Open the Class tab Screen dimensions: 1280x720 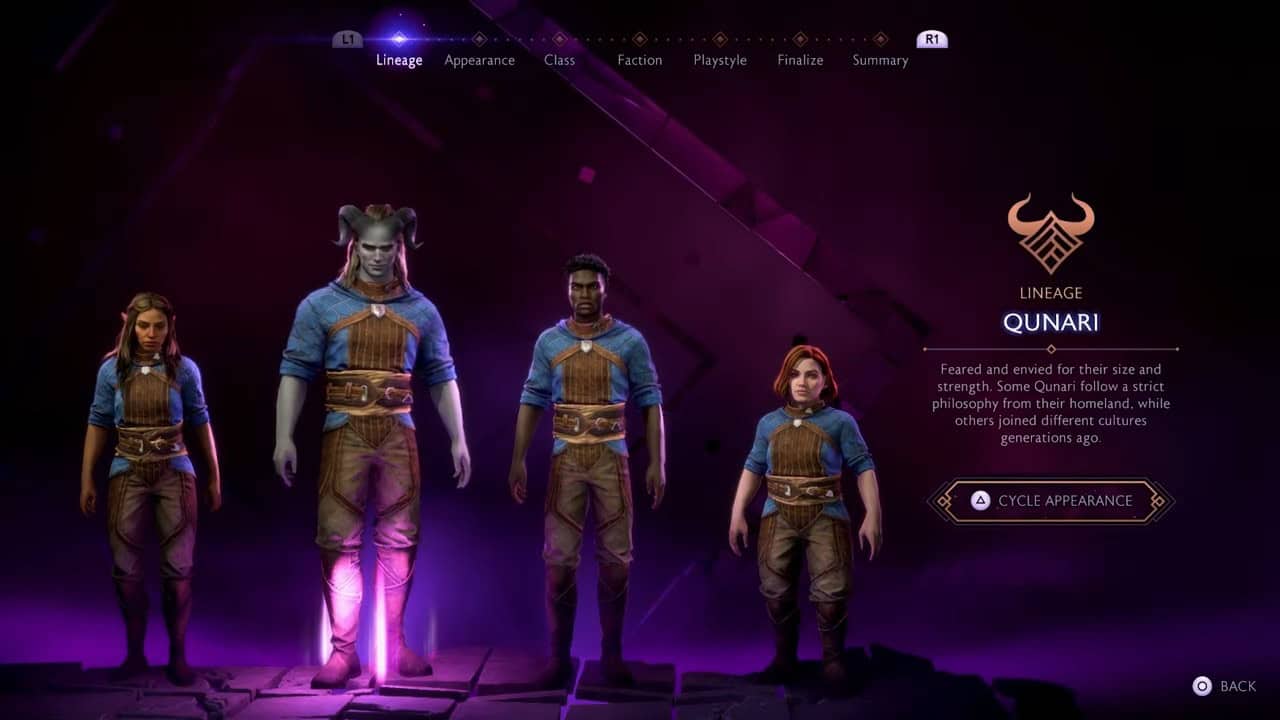(x=559, y=60)
